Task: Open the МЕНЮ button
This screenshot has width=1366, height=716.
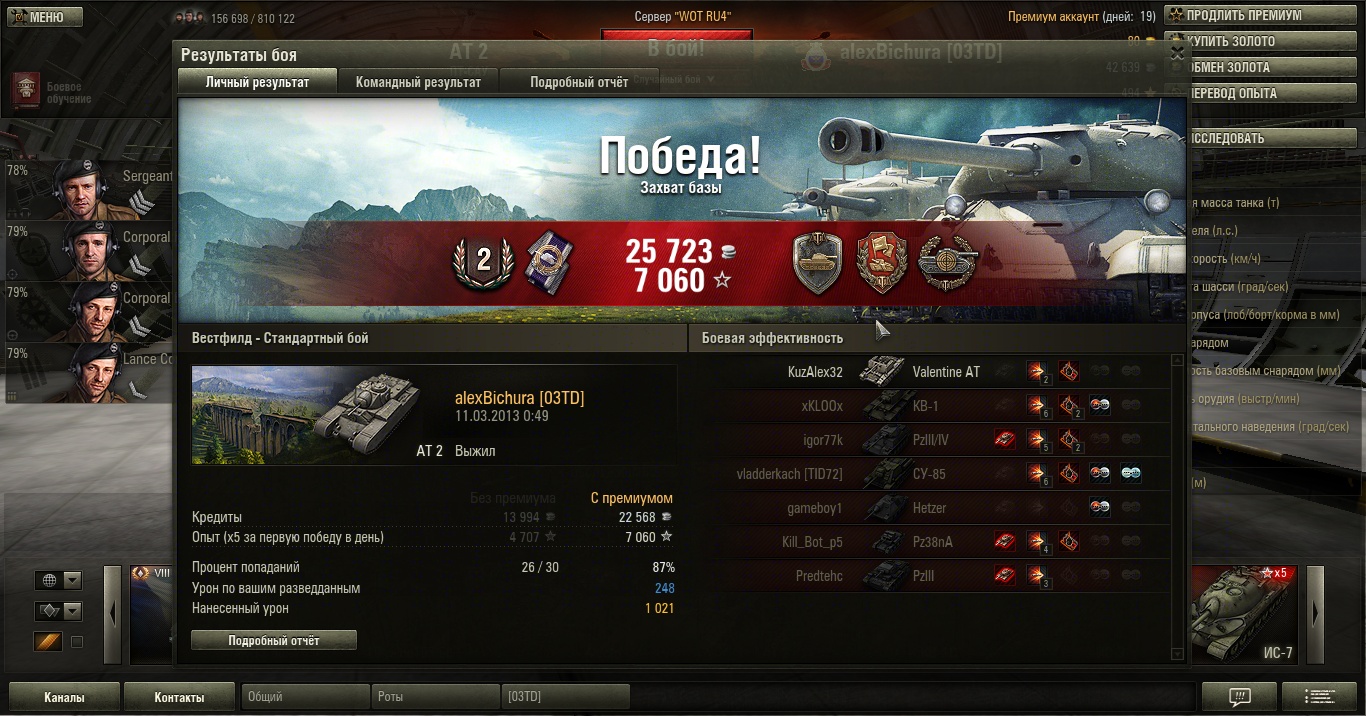Action: (x=42, y=17)
